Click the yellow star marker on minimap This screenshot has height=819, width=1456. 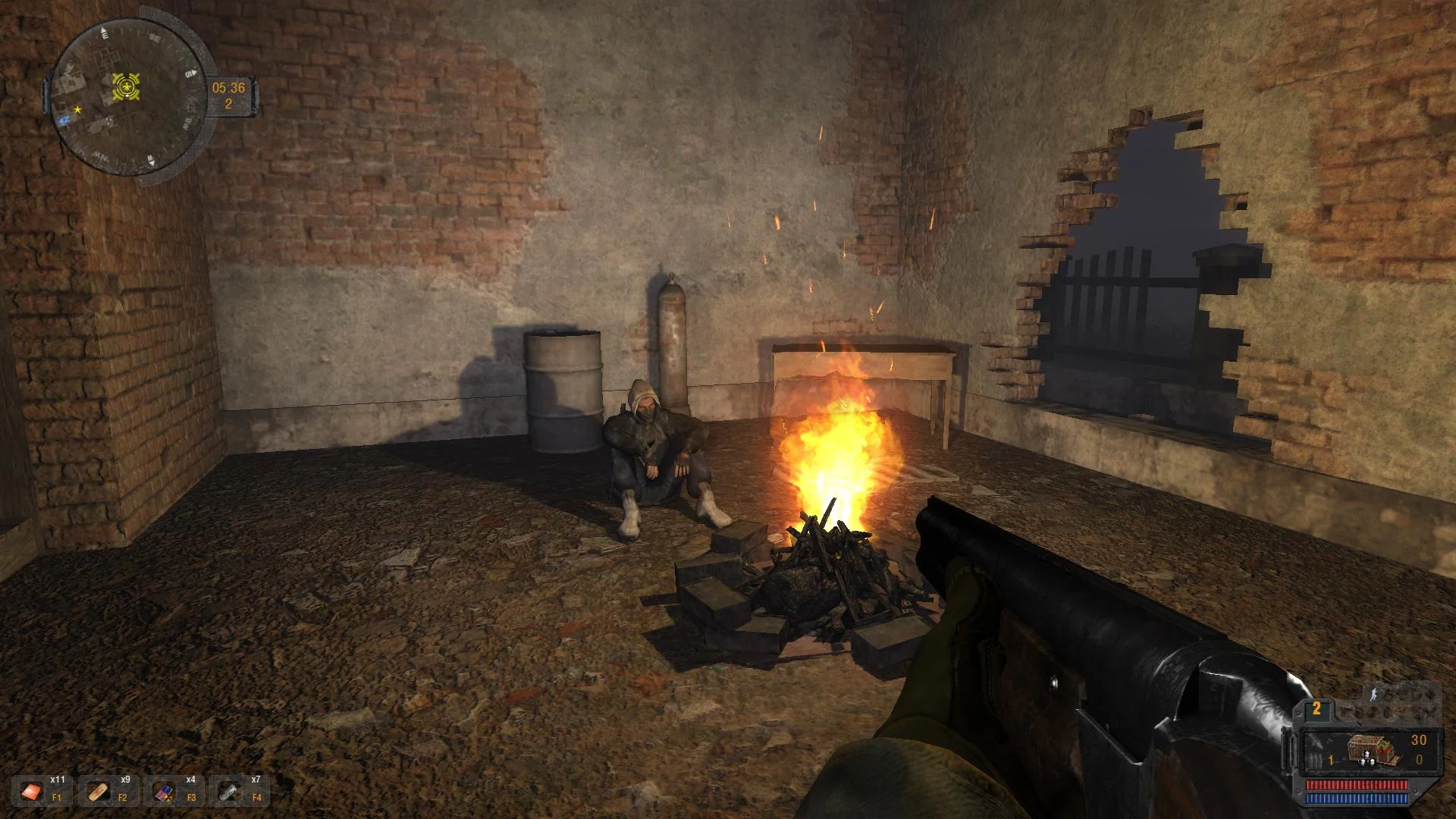coord(77,110)
